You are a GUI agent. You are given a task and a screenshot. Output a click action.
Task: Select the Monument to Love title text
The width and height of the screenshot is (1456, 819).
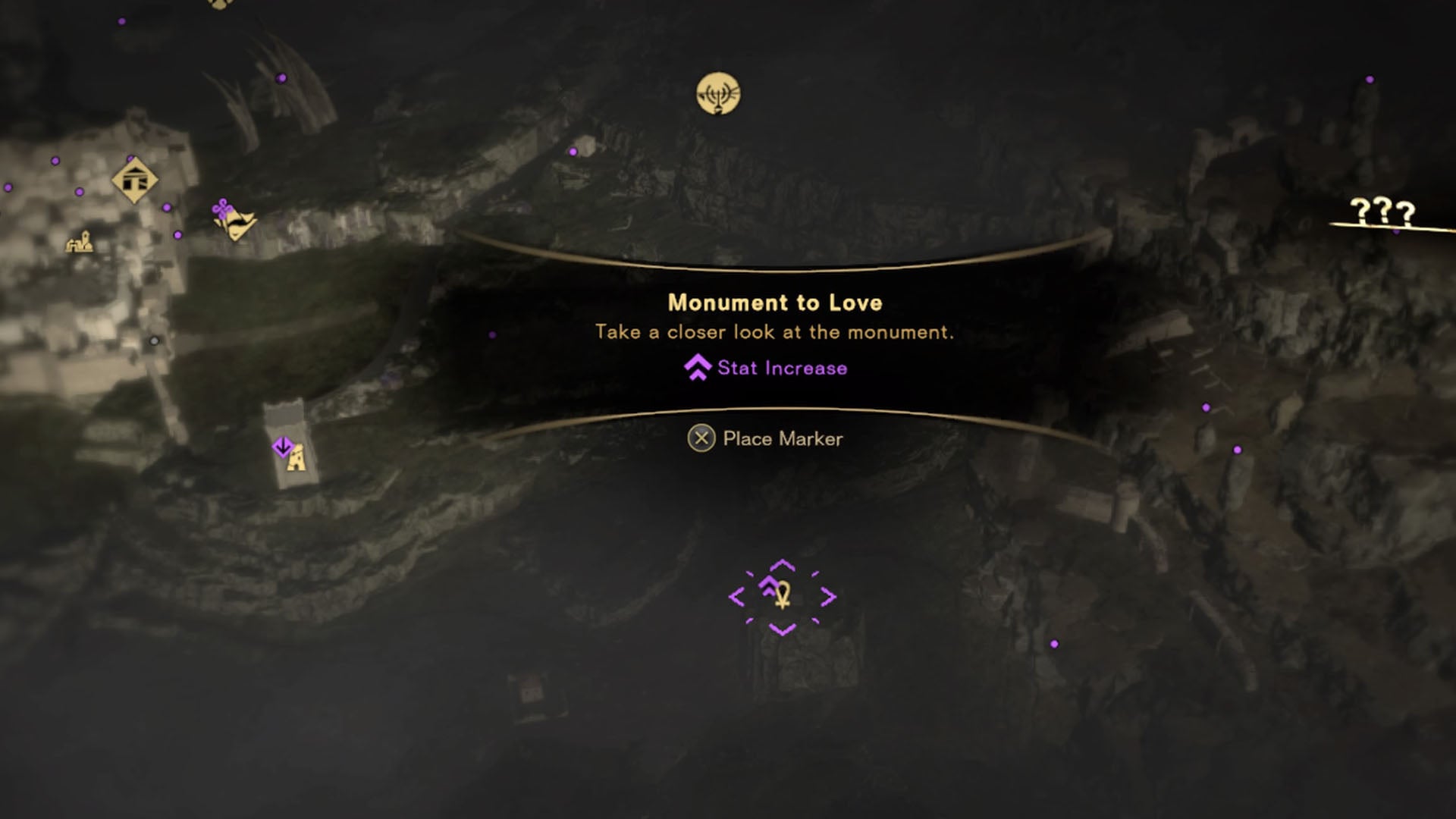775,303
